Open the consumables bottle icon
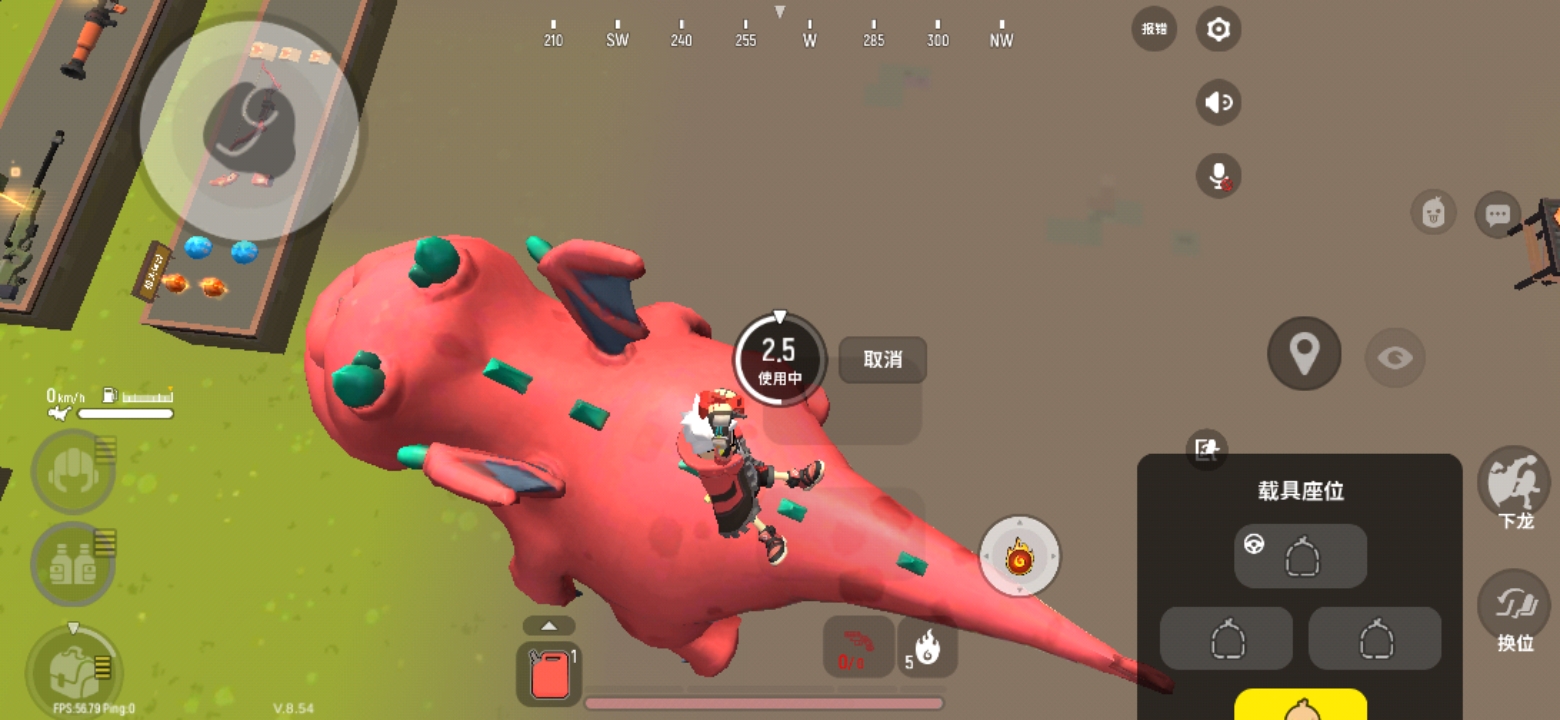The height and width of the screenshot is (720, 1560). [72, 562]
